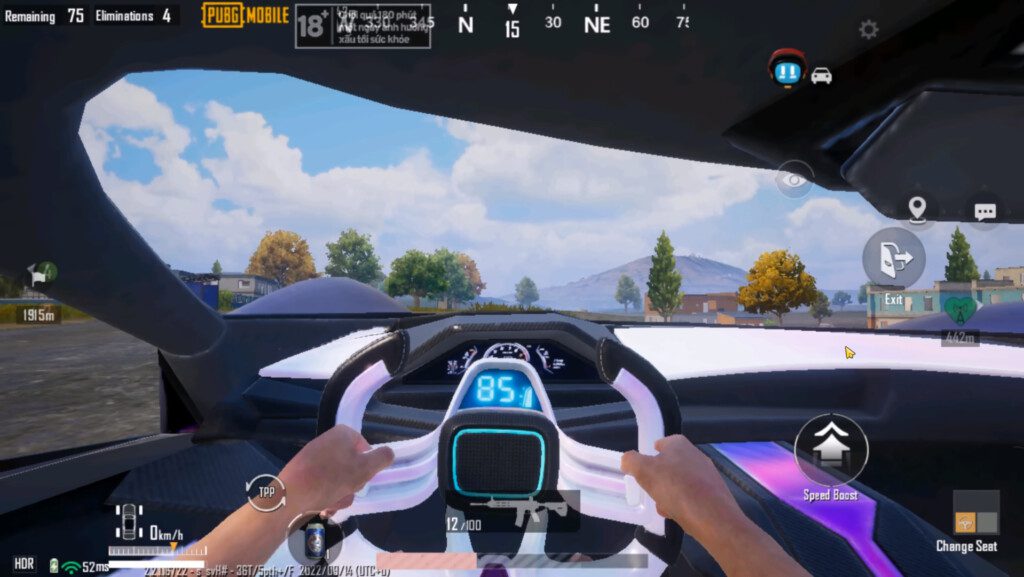Screen dimensions: 1024x577
Task: Exit the vehicle using the Exit button
Action: 893,259
